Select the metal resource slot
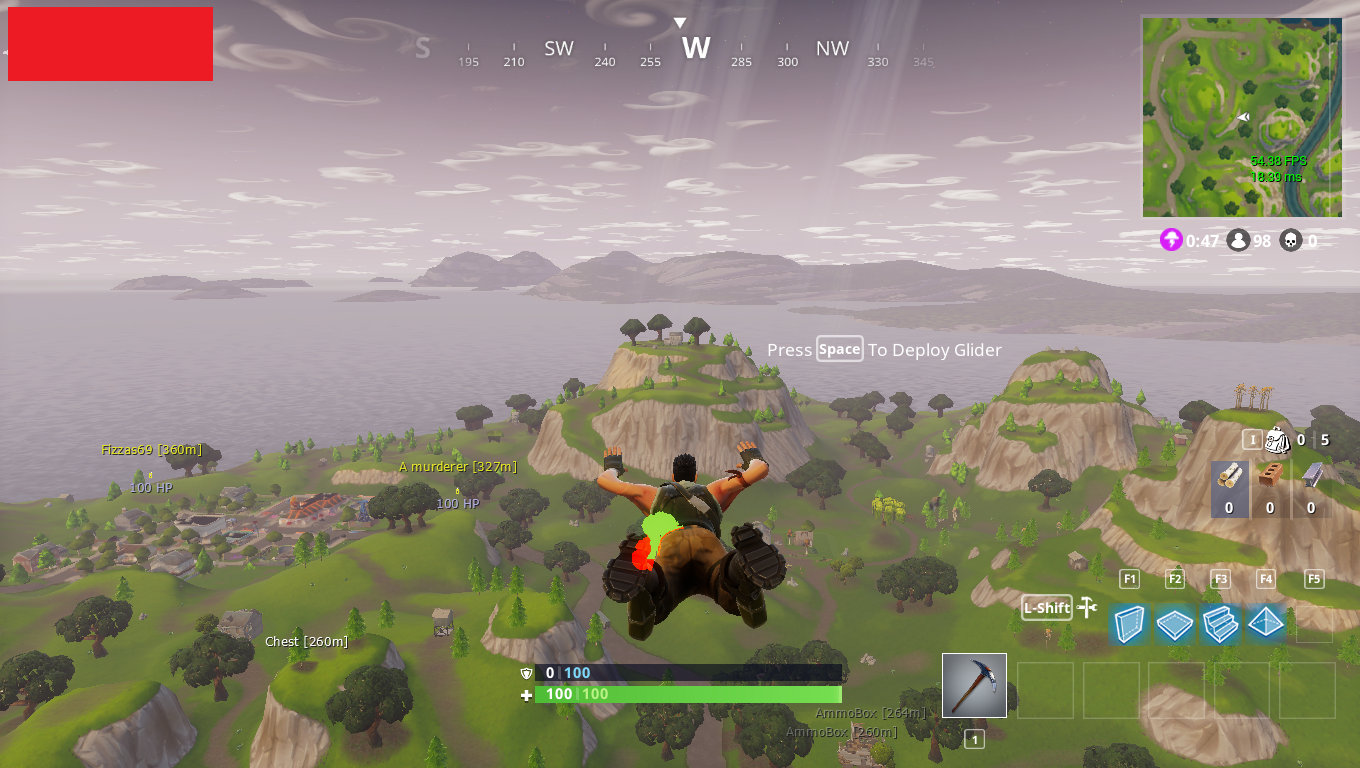Image resolution: width=1360 pixels, height=768 pixels. pyautogui.click(x=1311, y=488)
